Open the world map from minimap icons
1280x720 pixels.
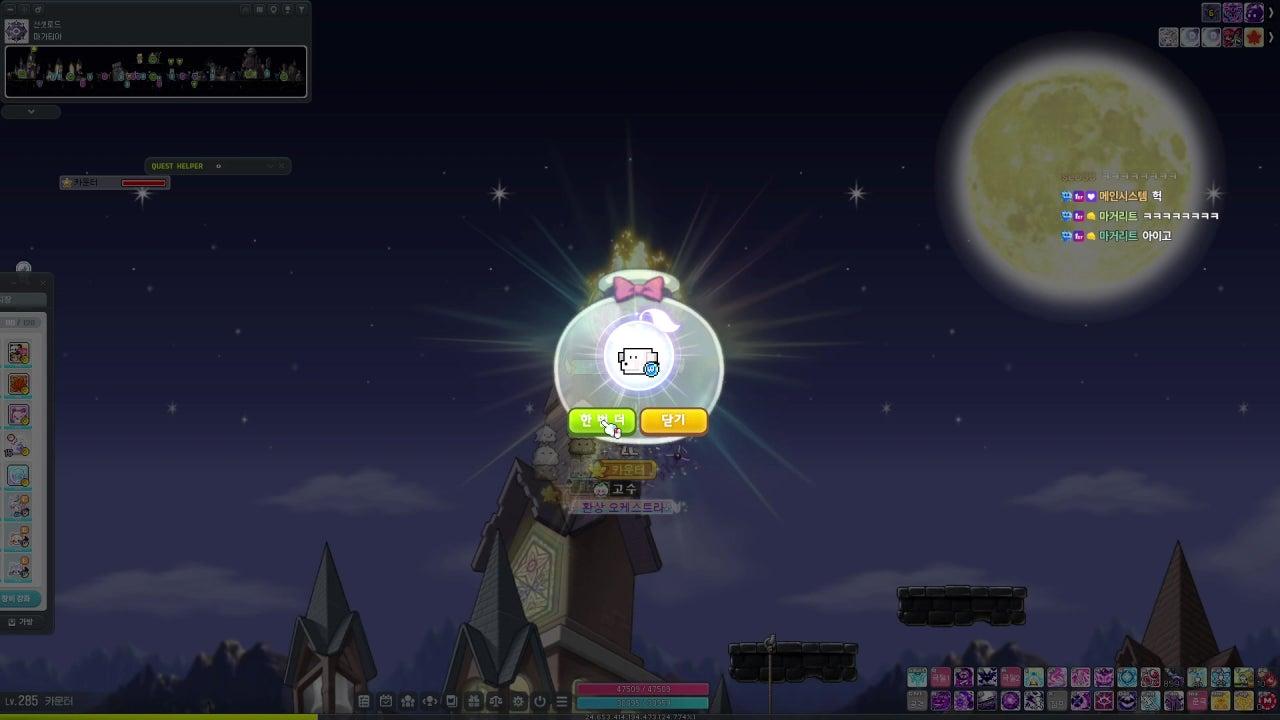(x=260, y=9)
